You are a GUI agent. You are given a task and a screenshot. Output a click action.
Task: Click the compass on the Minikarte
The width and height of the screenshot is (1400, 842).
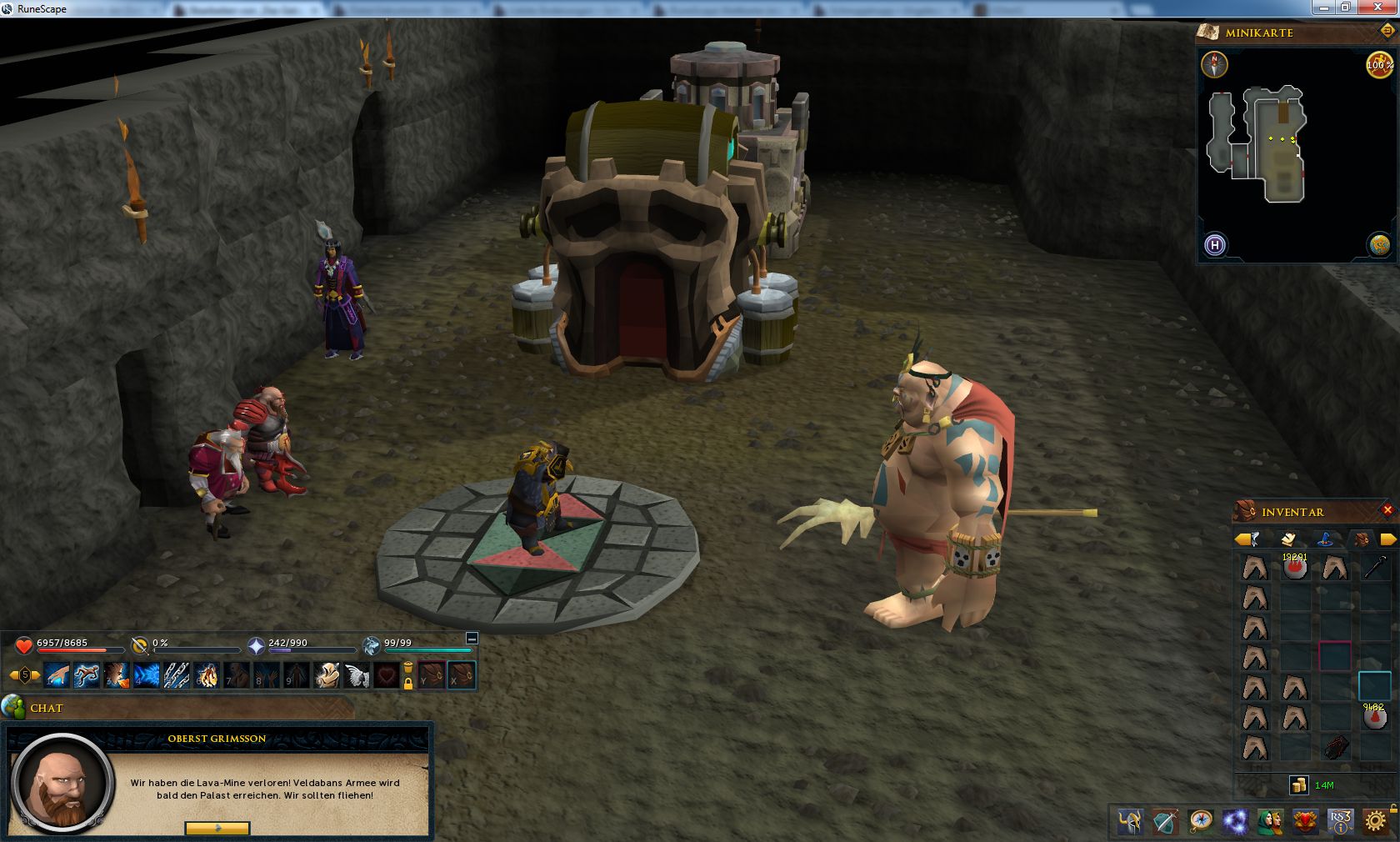1214,64
